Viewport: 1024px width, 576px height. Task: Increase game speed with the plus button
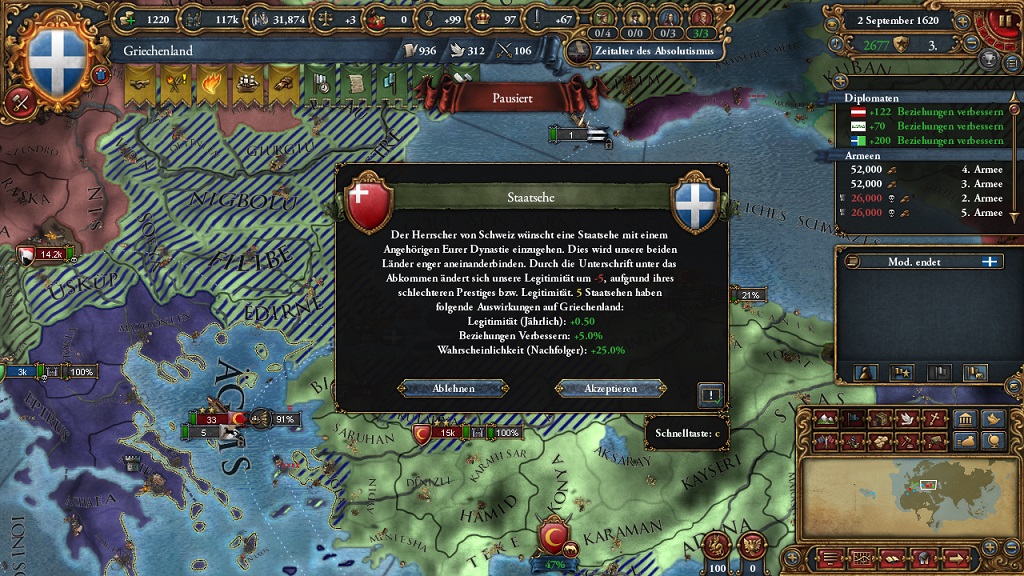coord(962,20)
